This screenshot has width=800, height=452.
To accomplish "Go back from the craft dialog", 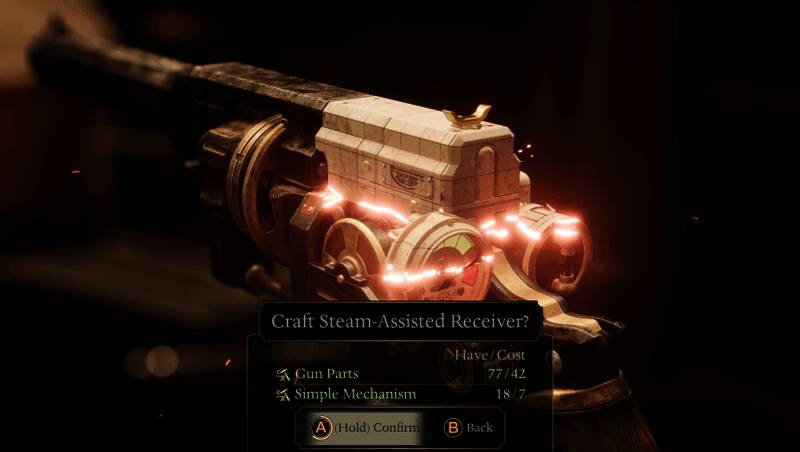I will (x=468, y=427).
